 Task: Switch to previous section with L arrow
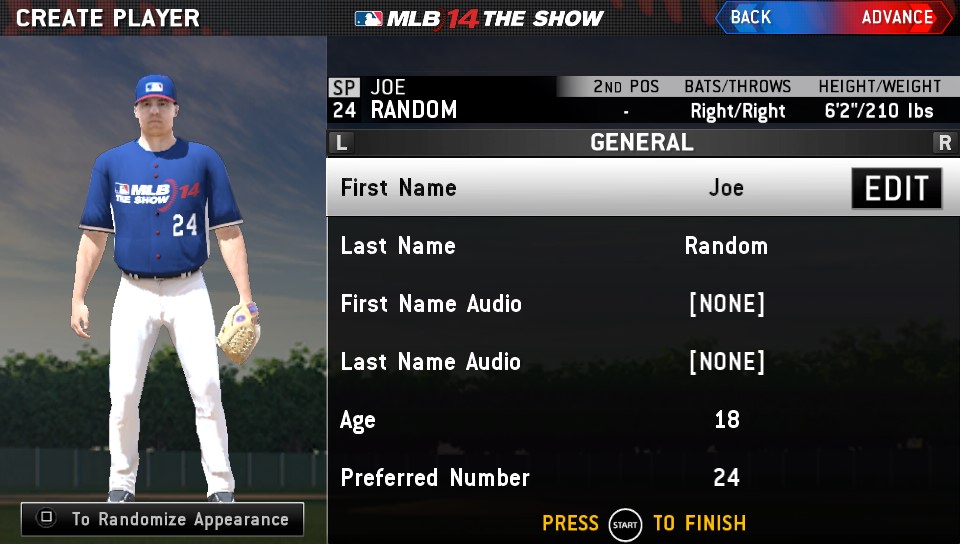coord(342,143)
